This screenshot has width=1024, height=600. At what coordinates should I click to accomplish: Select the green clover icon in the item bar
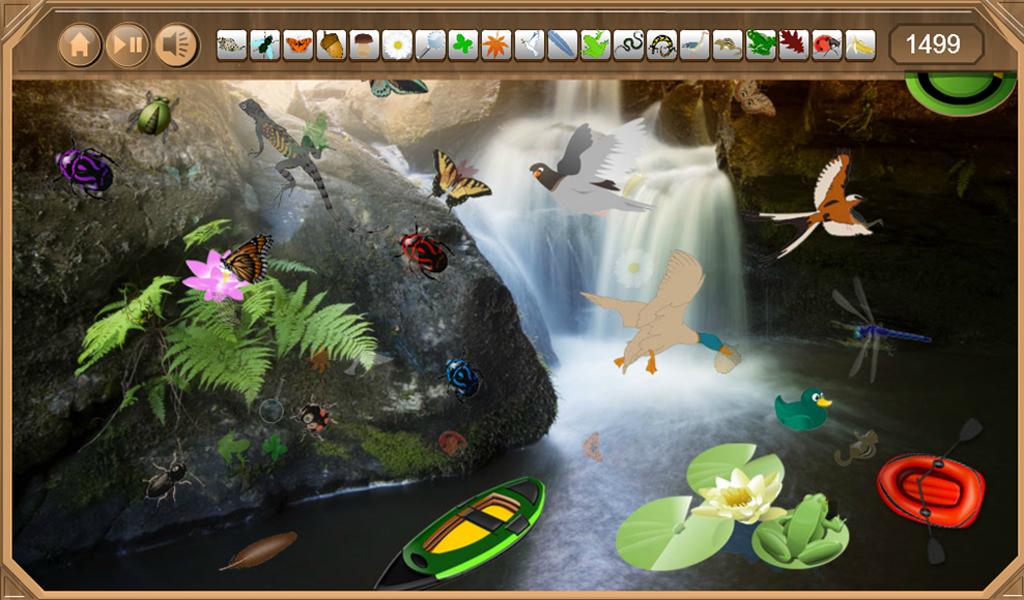(x=463, y=45)
